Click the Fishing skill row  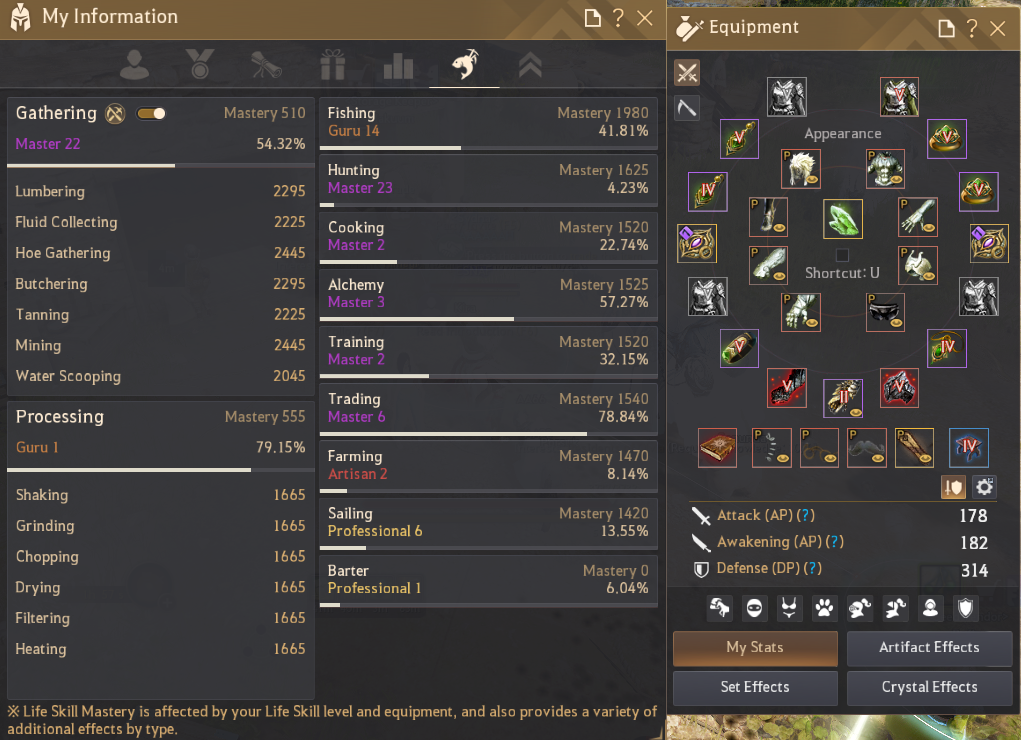pyautogui.click(x=488, y=123)
